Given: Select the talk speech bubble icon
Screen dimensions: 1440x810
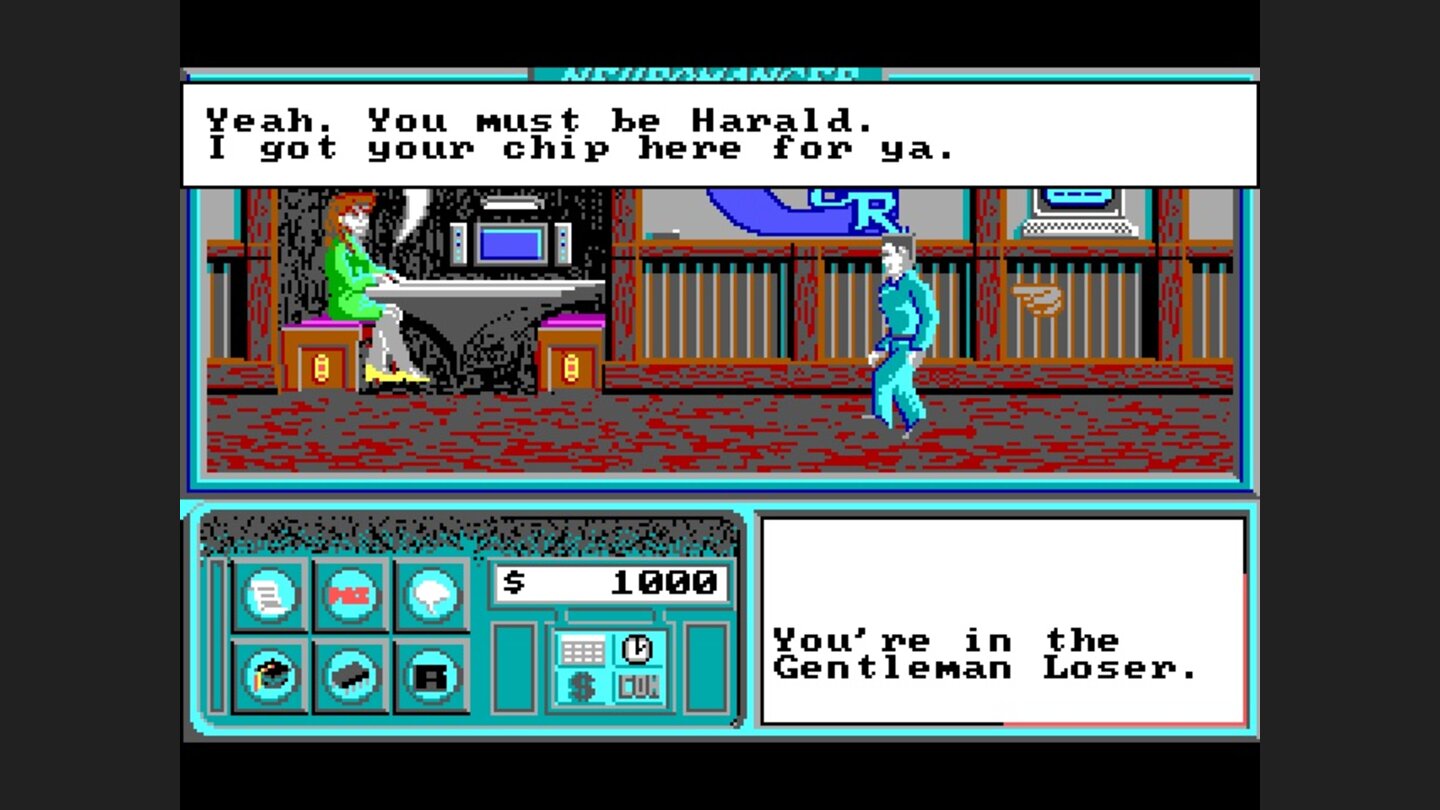Looking at the screenshot, I should click(428, 597).
